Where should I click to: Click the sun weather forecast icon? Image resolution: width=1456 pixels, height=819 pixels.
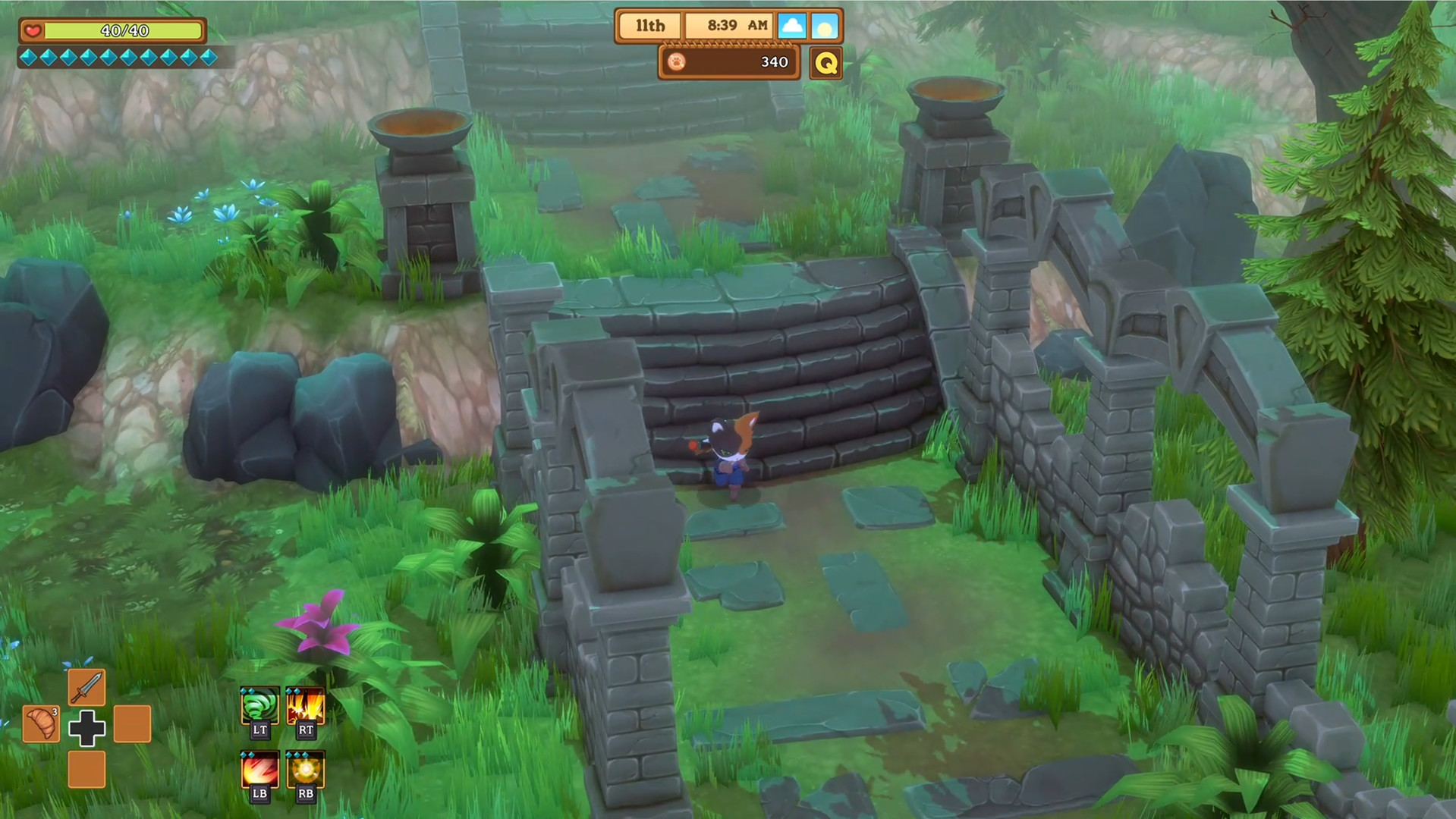tap(825, 25)
